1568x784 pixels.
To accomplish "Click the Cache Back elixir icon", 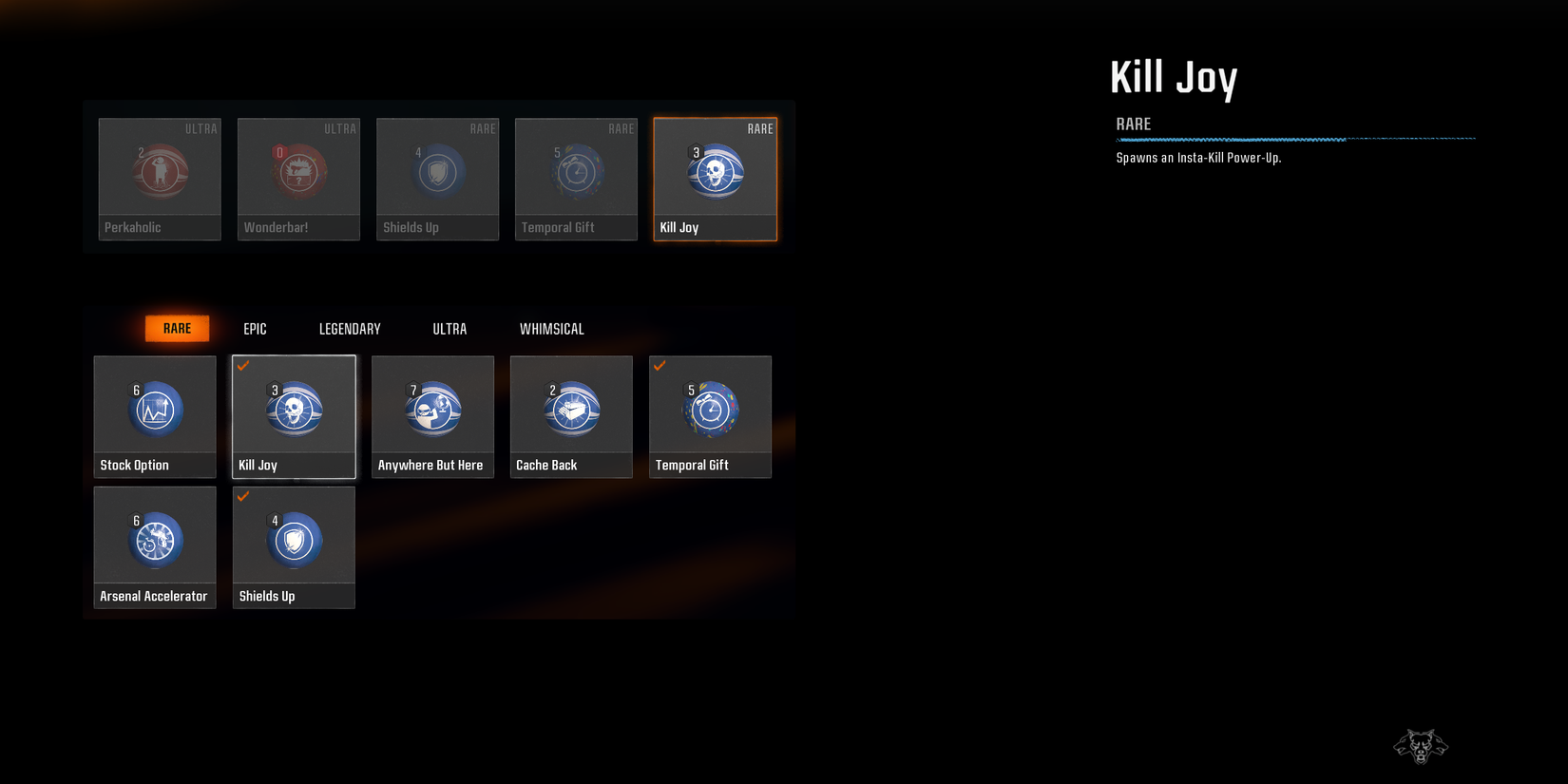I will coord(571,409).
